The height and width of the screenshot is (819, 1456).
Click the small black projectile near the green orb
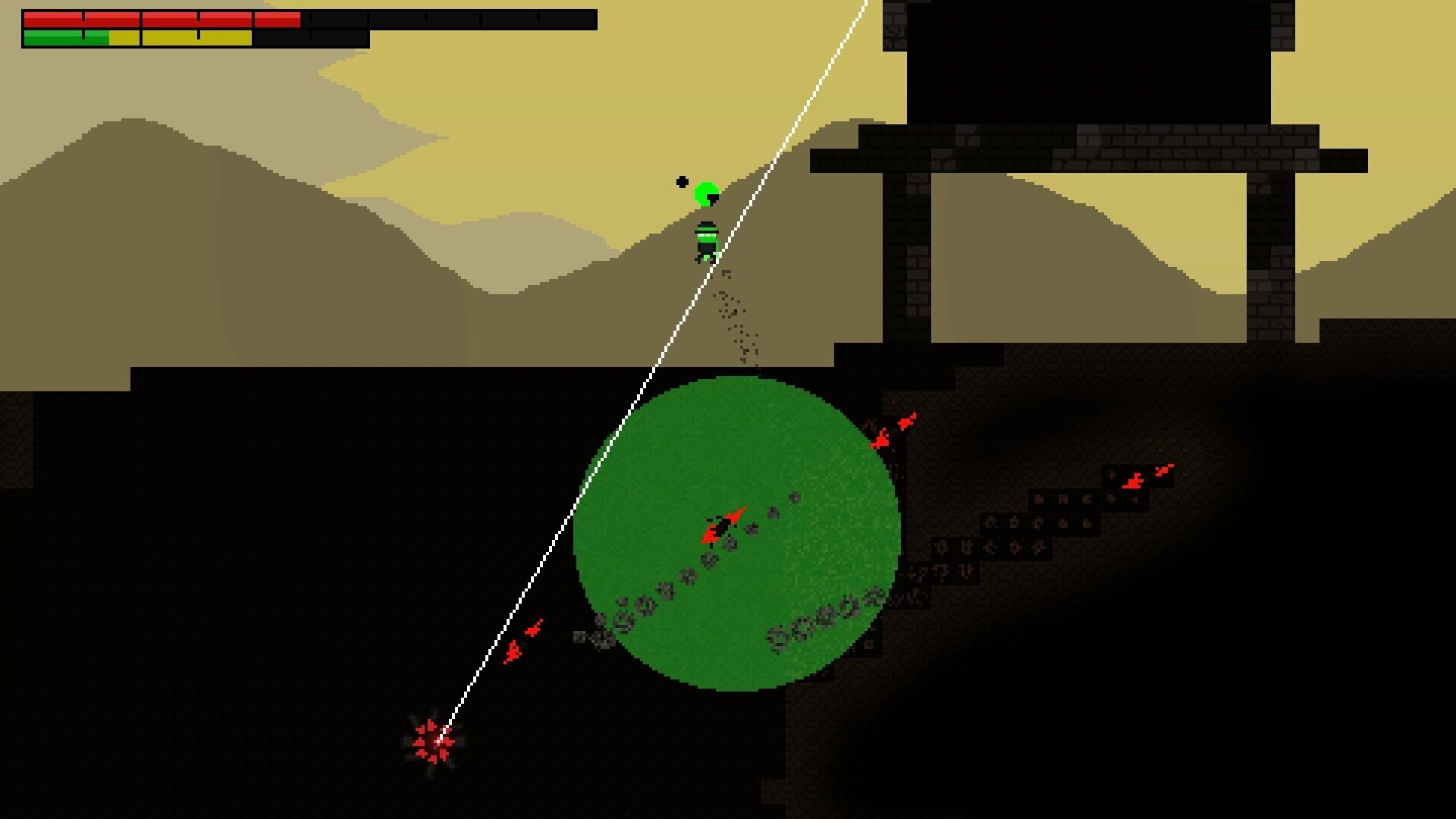(x=681, y=180)
